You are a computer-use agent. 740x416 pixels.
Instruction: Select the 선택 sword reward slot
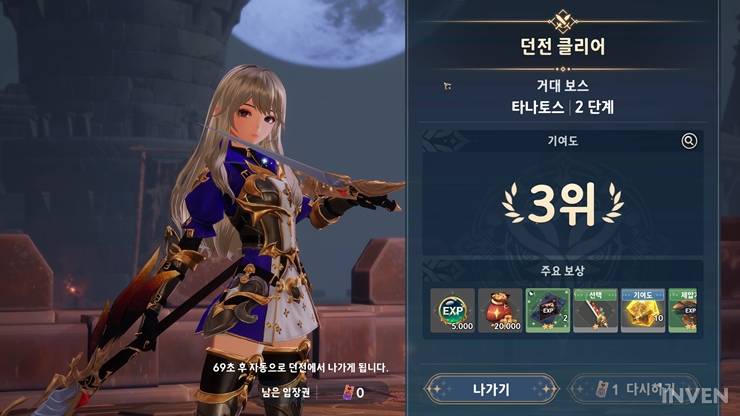pos(595,311)
